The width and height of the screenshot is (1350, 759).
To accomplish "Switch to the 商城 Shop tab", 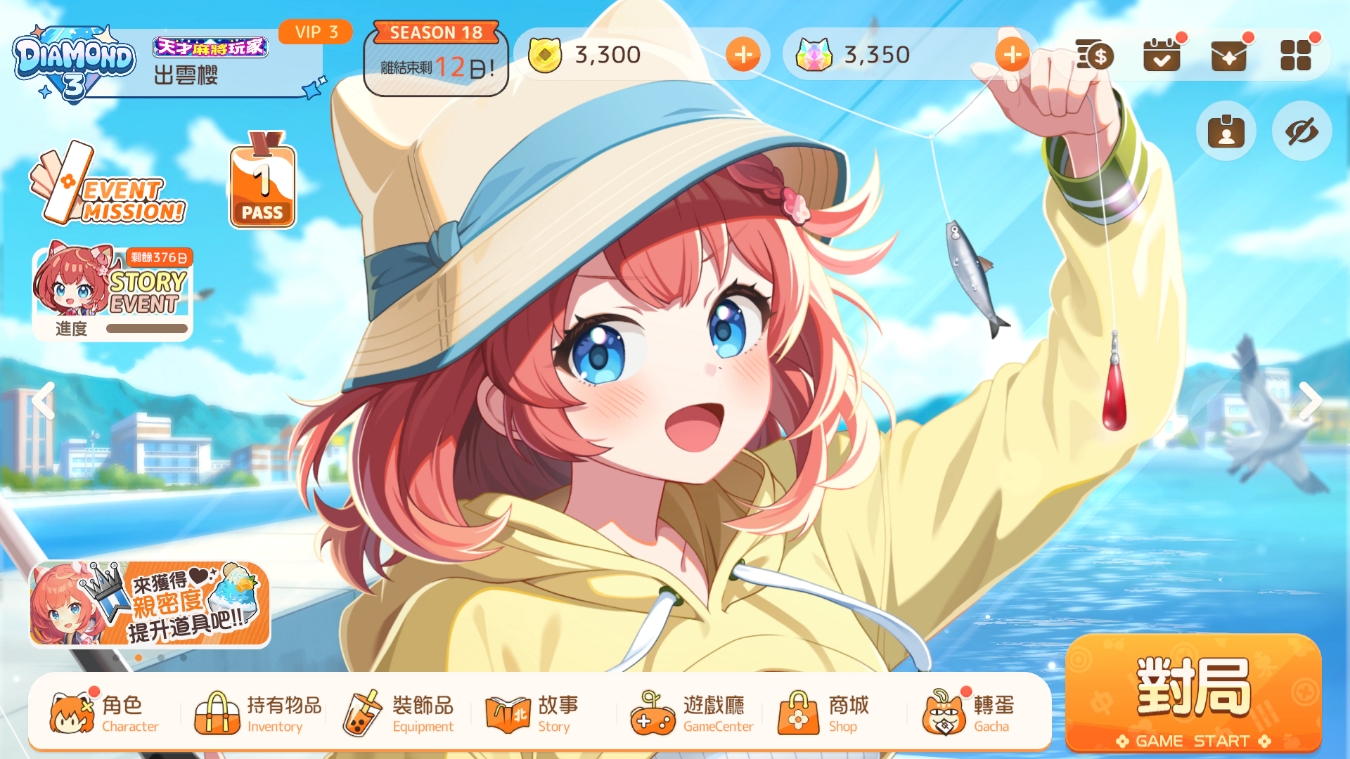I will [x=797, y=712].
